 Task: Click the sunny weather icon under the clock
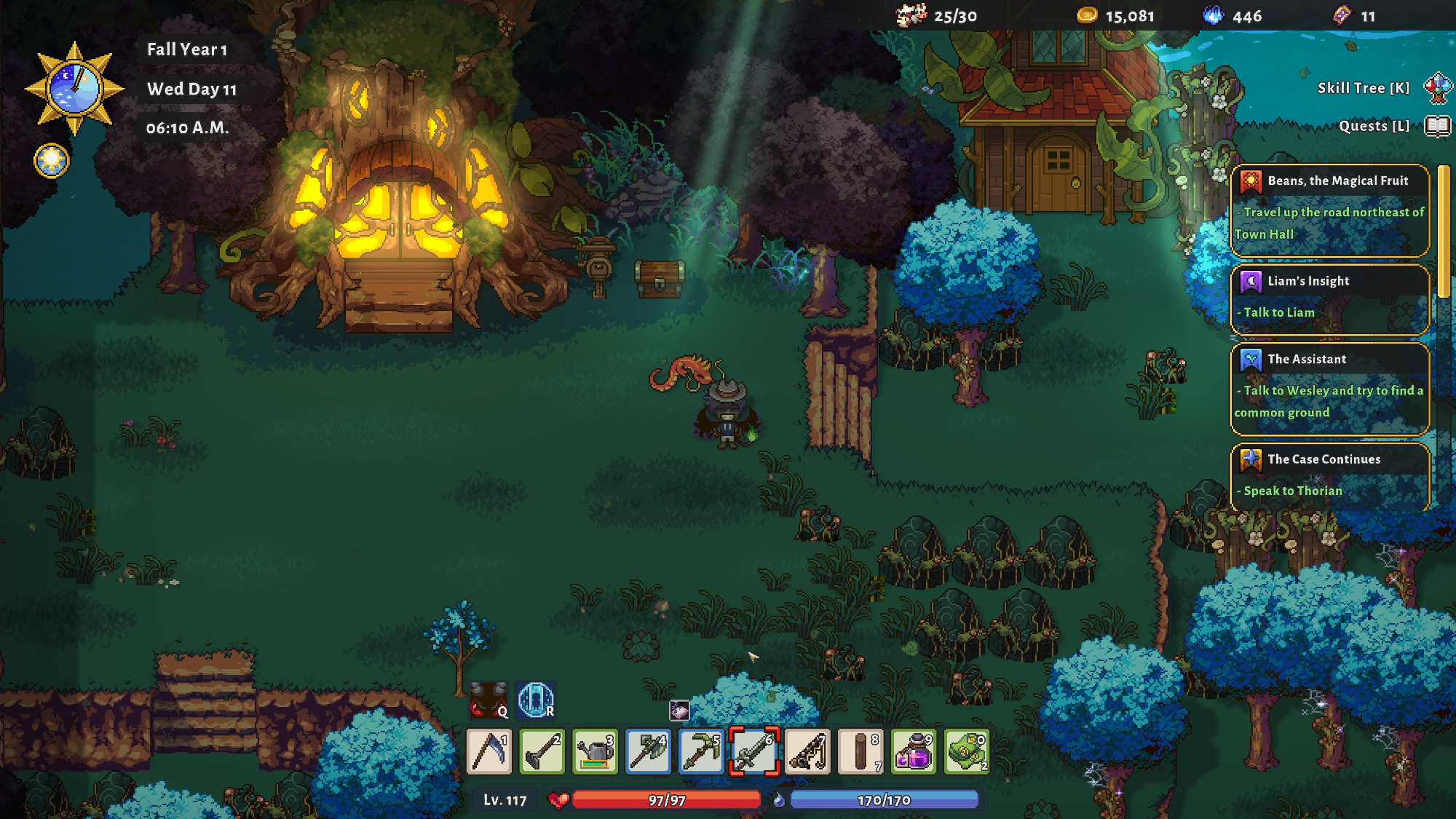(x=52, y=160)
